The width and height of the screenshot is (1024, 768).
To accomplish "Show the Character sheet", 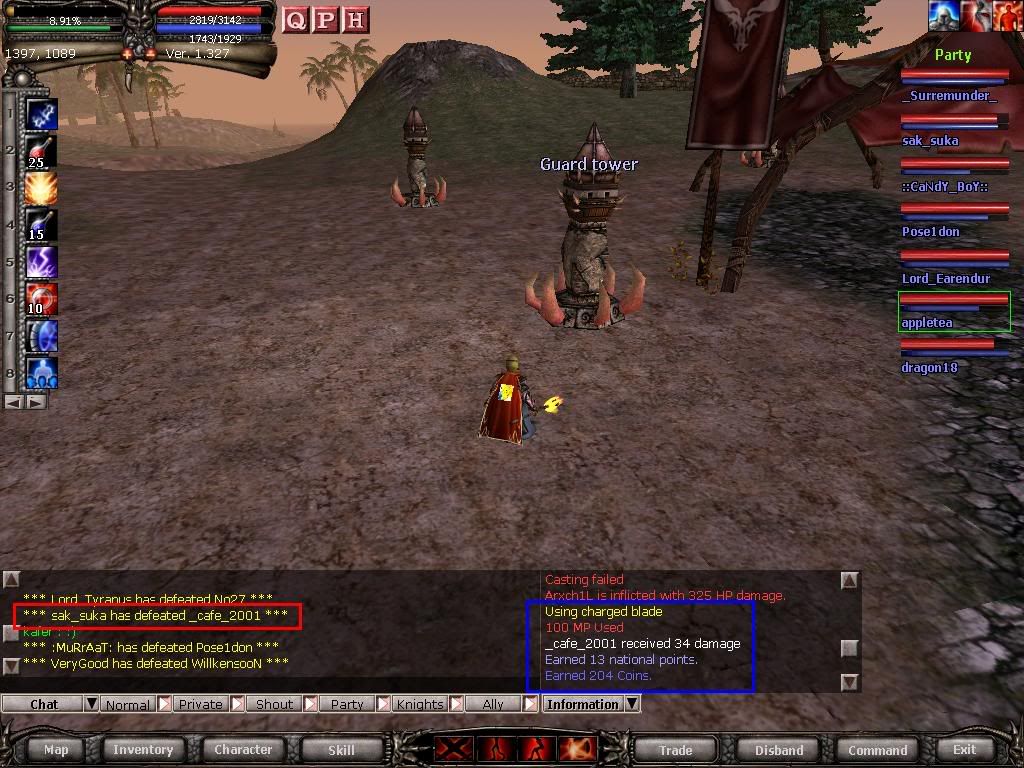I will coord(243,750).
